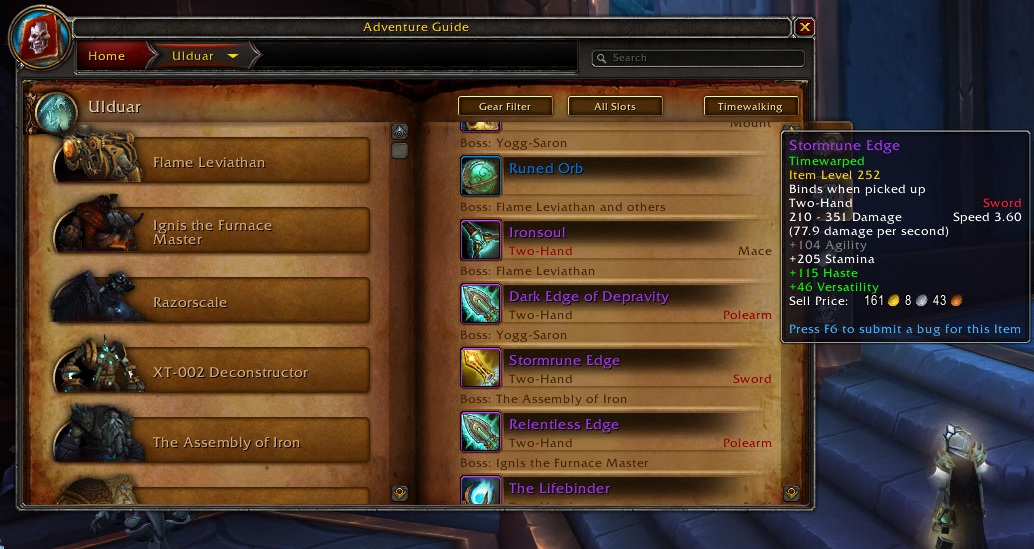Screen dimensions: 1034x549
Task: Click the loot list scroll-down arrow
Action: [x=791, y=492]
